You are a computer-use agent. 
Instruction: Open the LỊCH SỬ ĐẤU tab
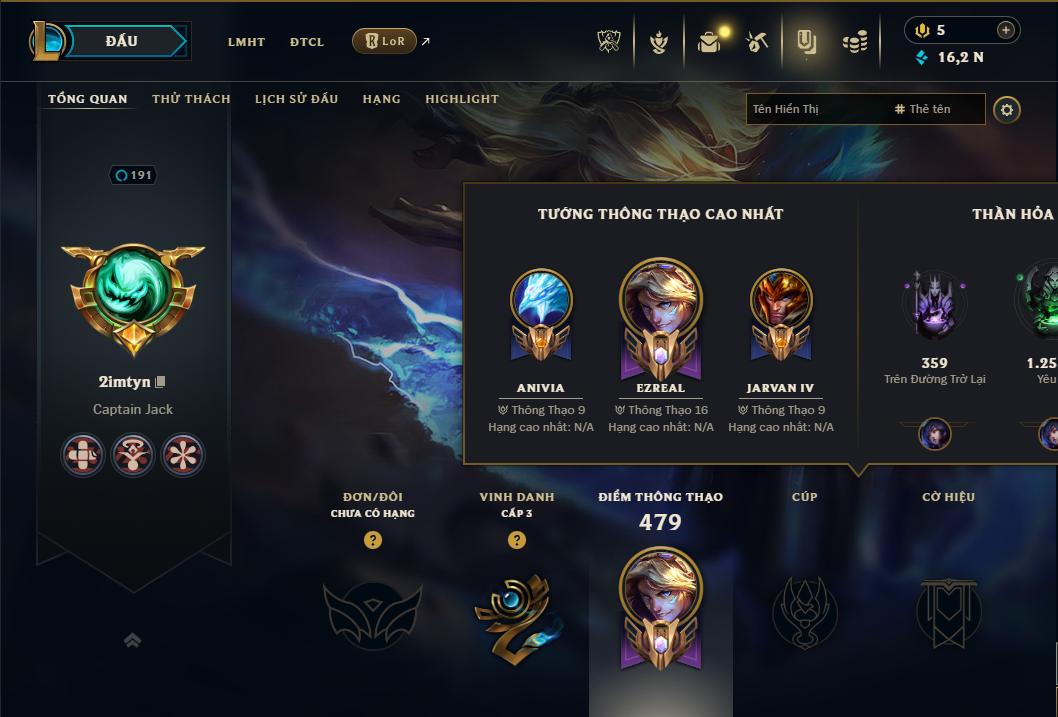(296, 99)
